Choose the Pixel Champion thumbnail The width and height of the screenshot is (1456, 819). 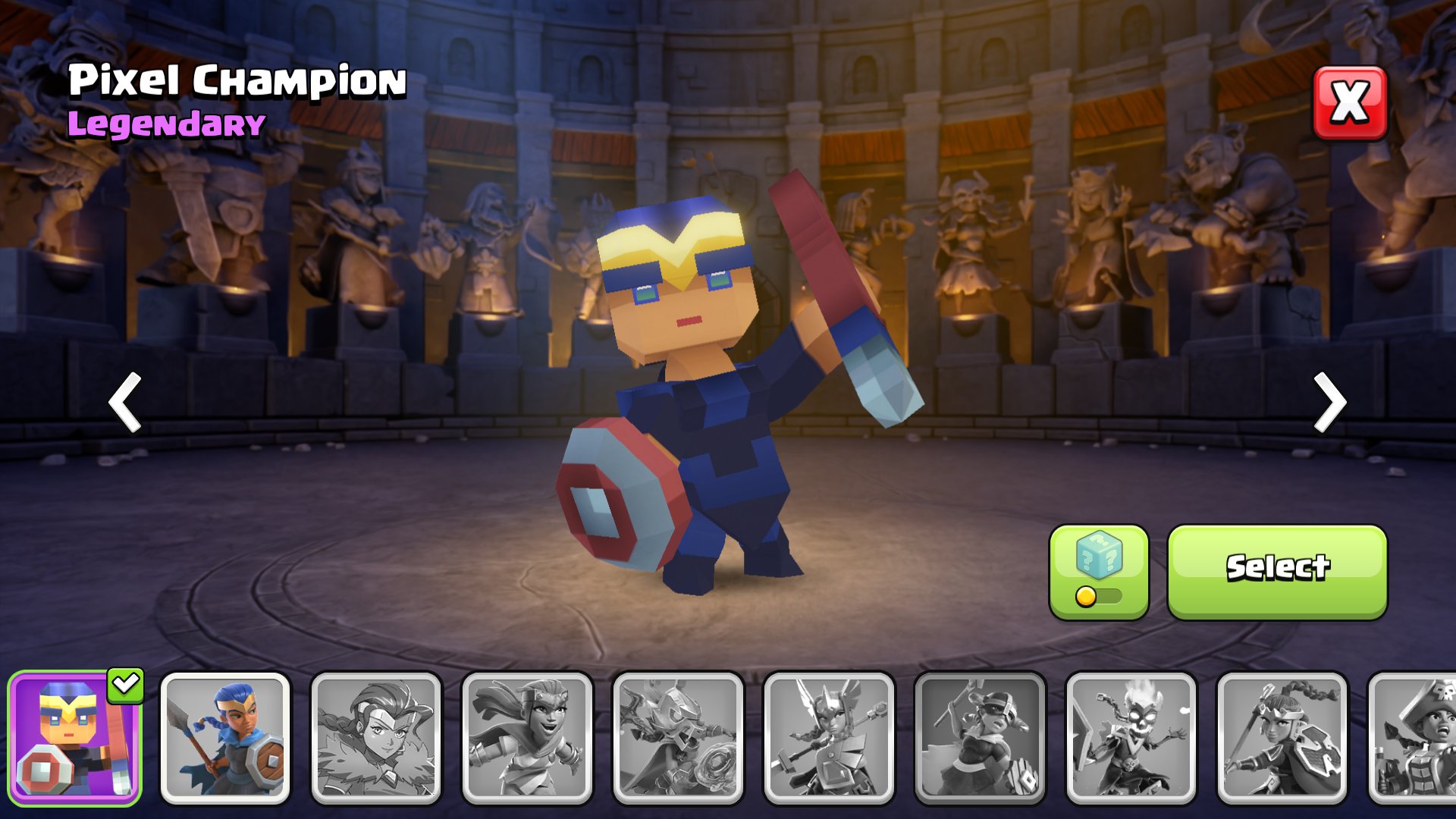(74, 738)
